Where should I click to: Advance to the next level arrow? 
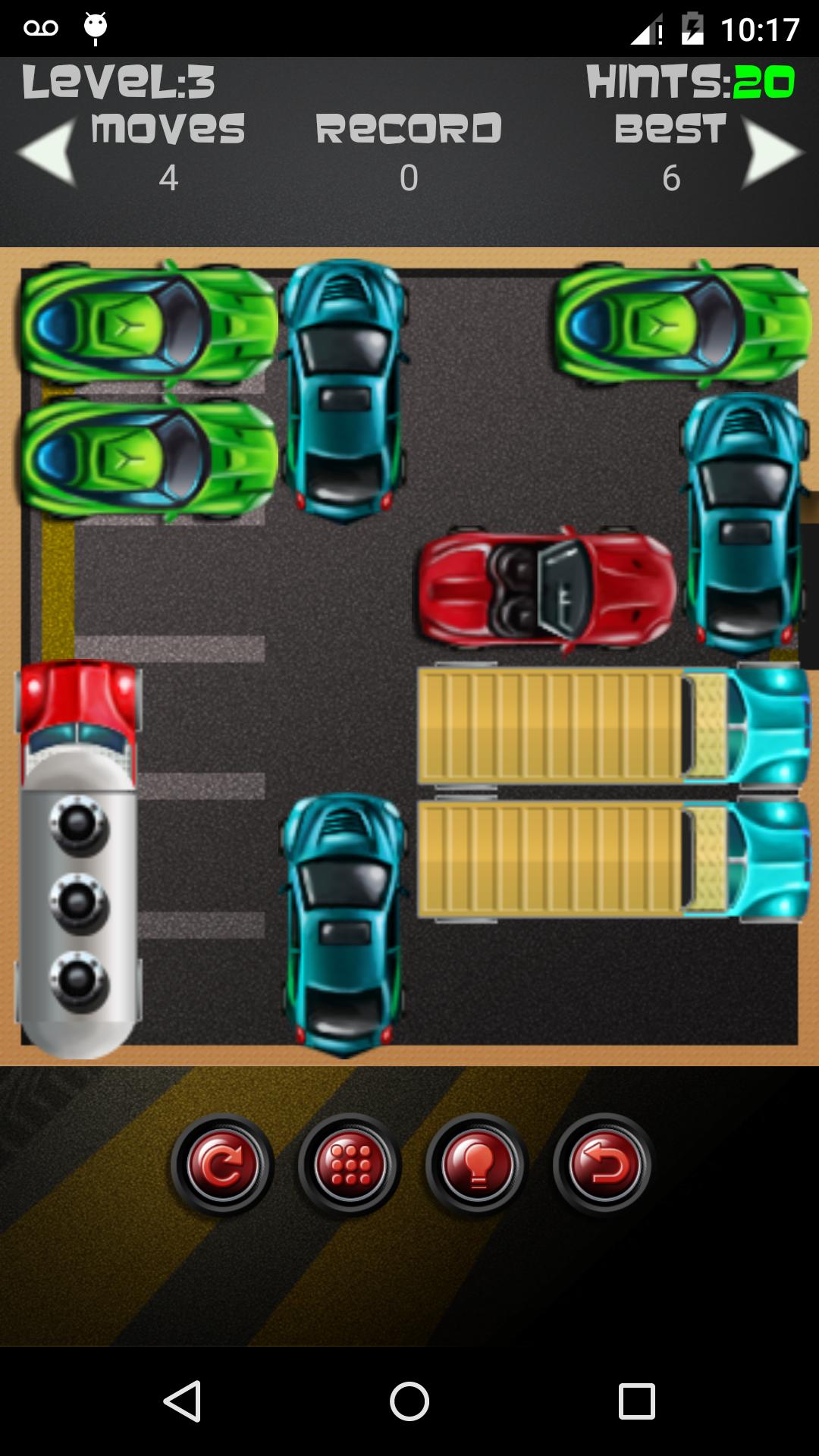[770, 152]
